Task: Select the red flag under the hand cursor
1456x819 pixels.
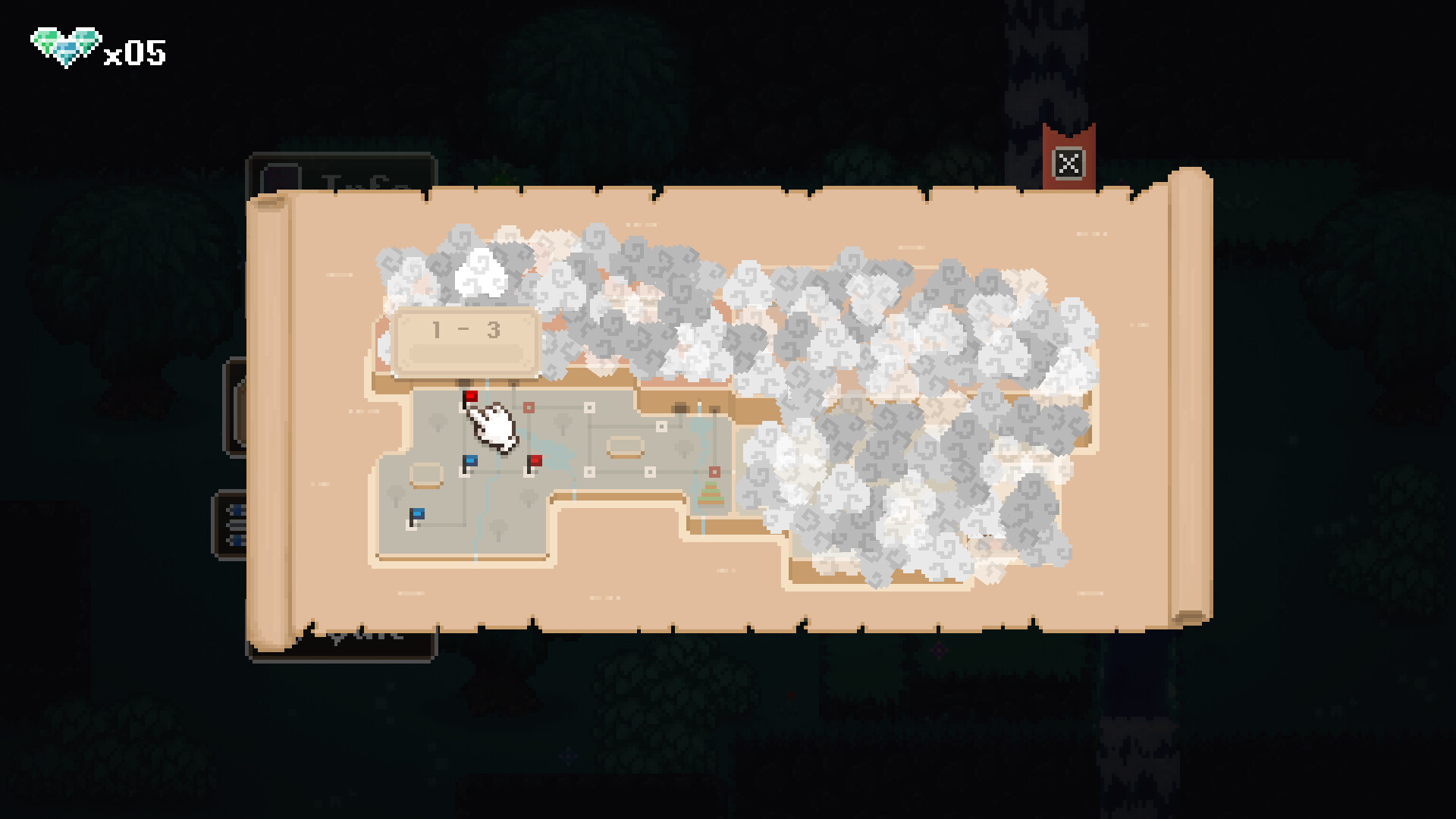Action: (471, 396)
